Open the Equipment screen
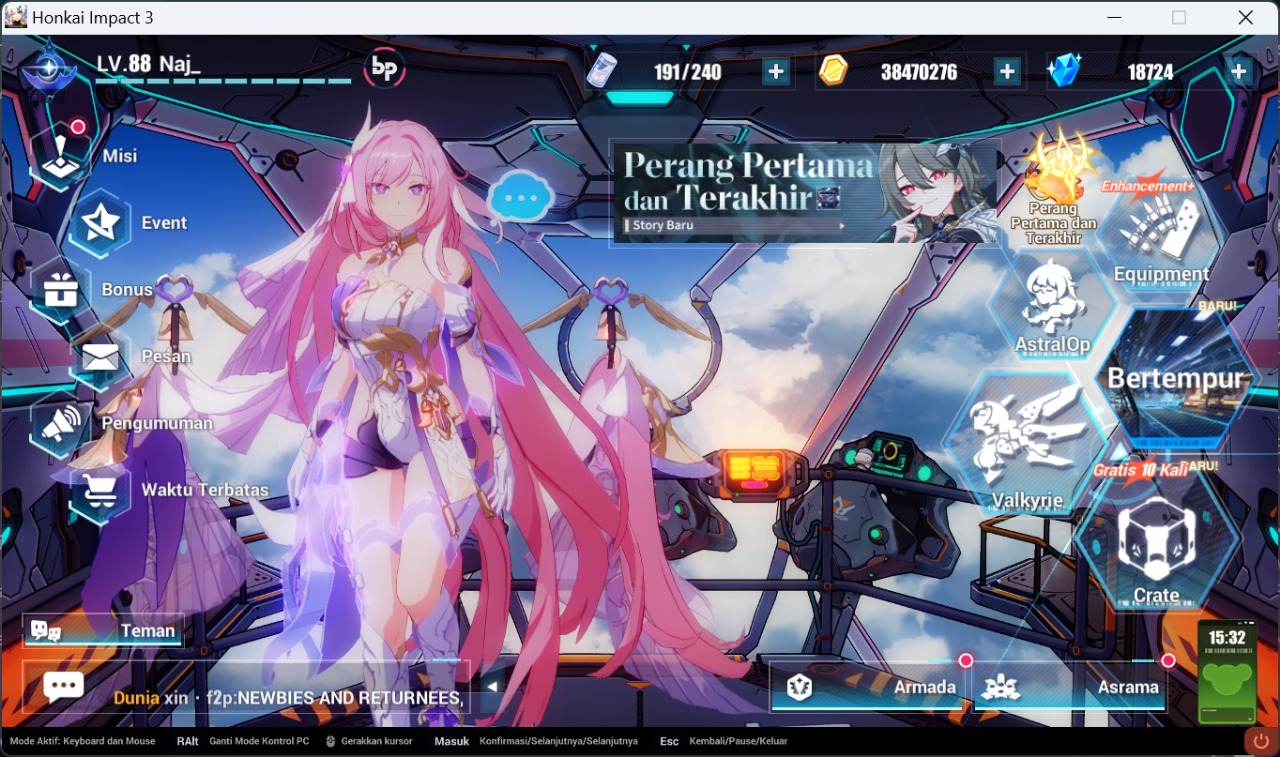 click(1160, 240)
